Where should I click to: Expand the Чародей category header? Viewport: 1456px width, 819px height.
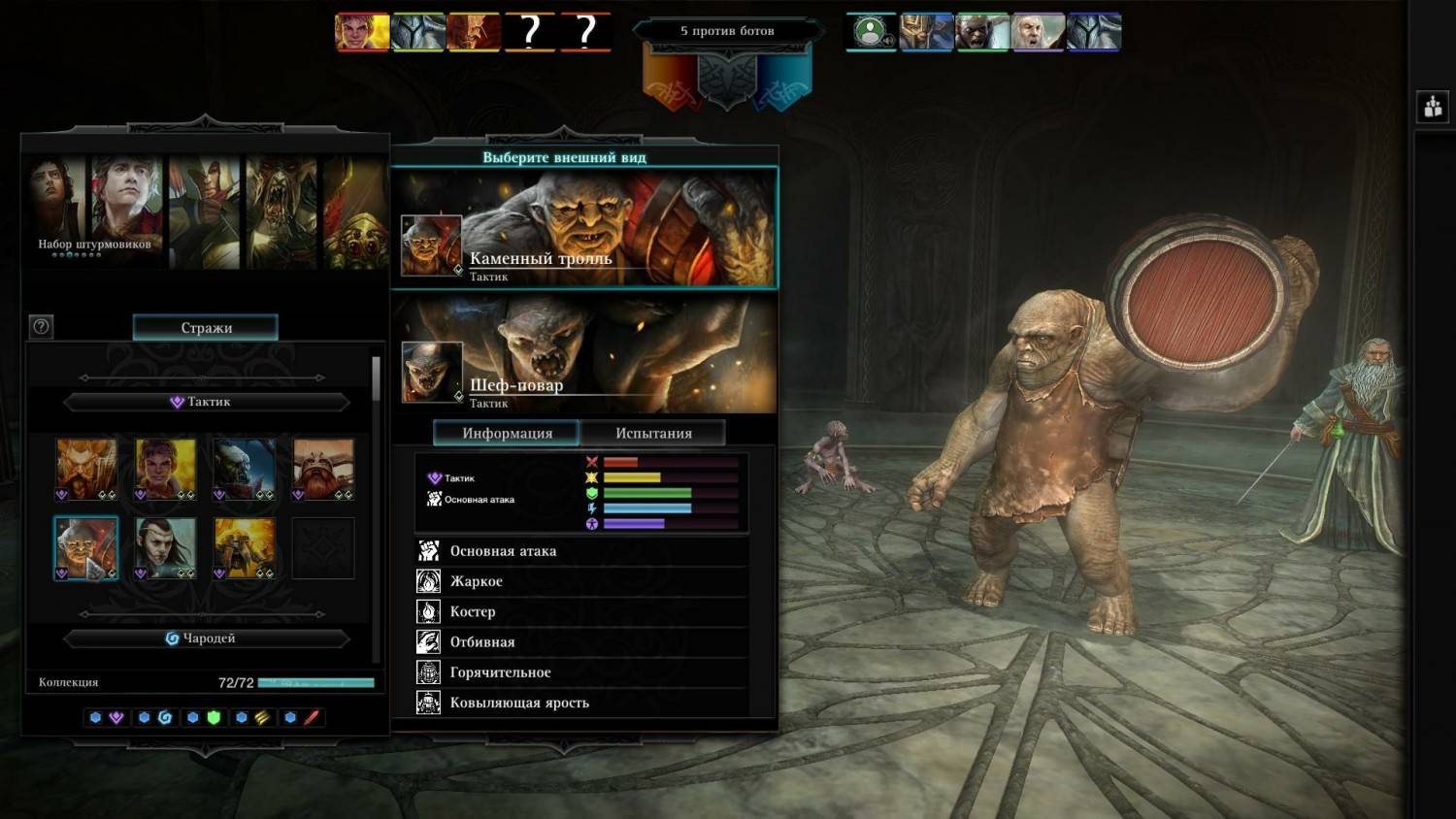coord(206,639)
